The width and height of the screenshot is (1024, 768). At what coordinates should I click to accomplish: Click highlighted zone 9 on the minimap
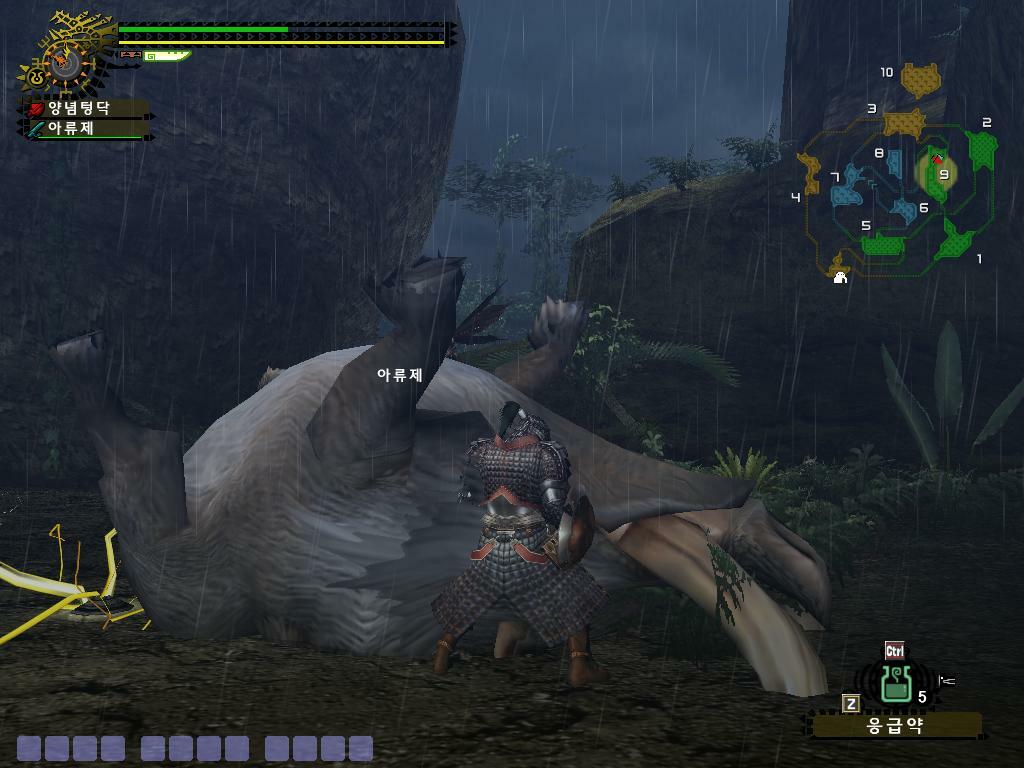point(937,173)
